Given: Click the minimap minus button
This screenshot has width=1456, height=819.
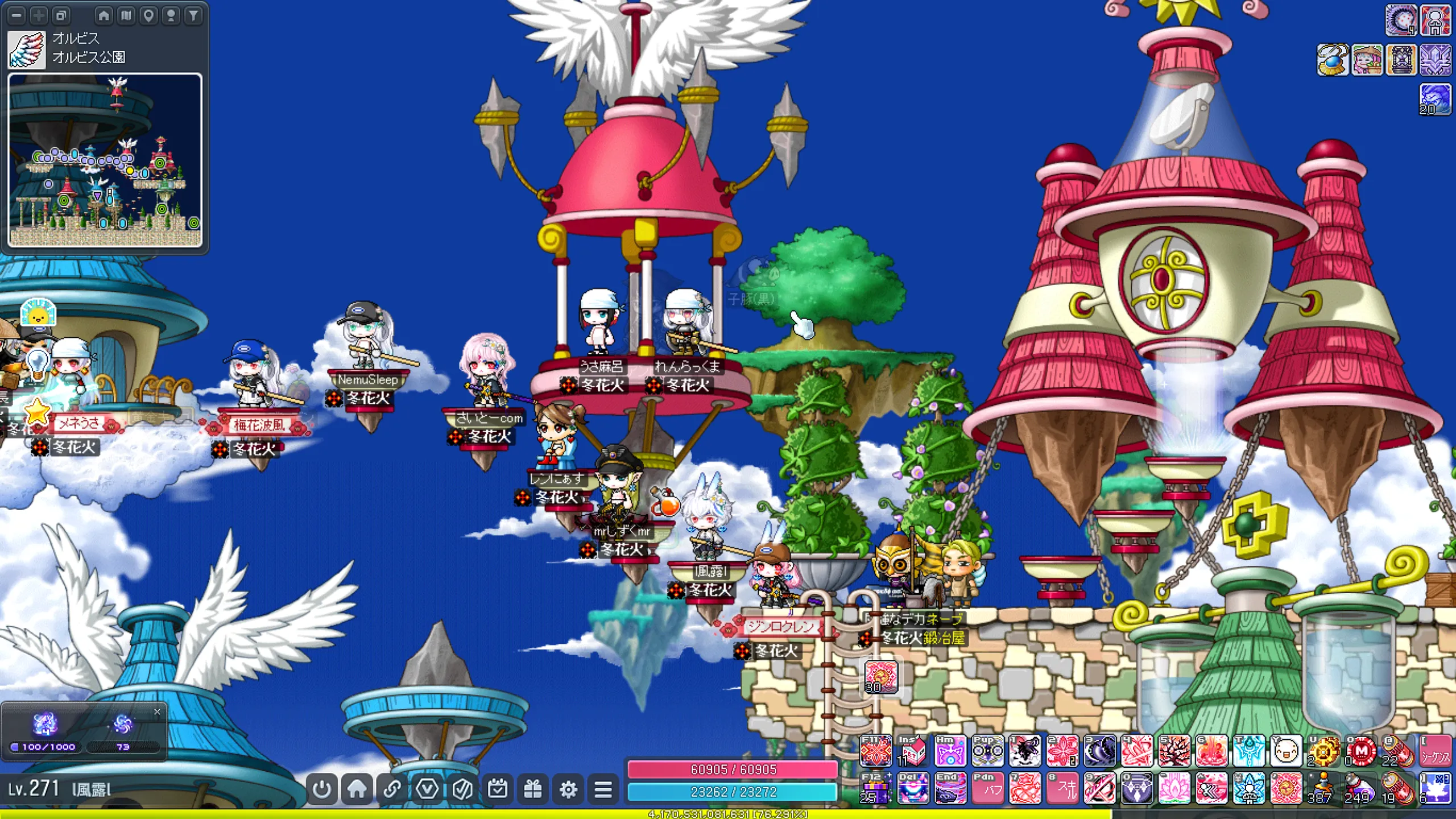Looking at the screenshot, I should tap(17, 15).
